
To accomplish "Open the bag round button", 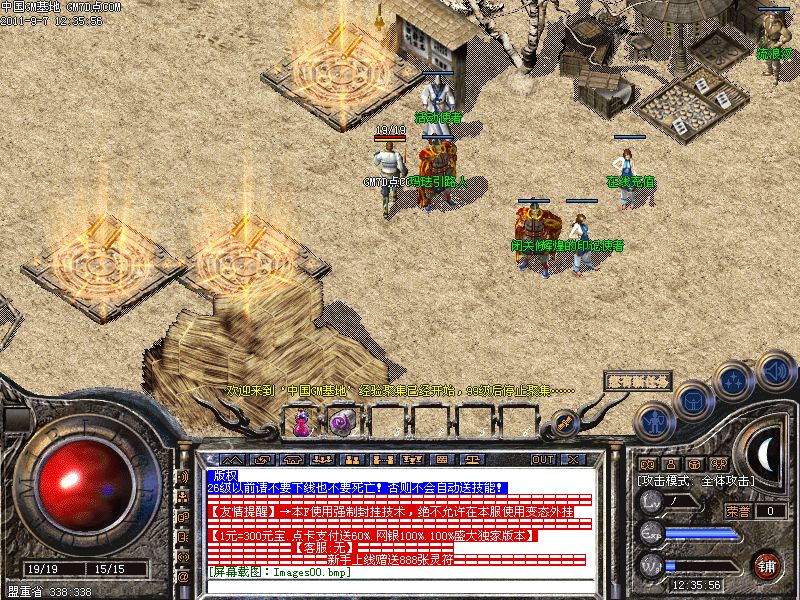I will coord(693,403).
